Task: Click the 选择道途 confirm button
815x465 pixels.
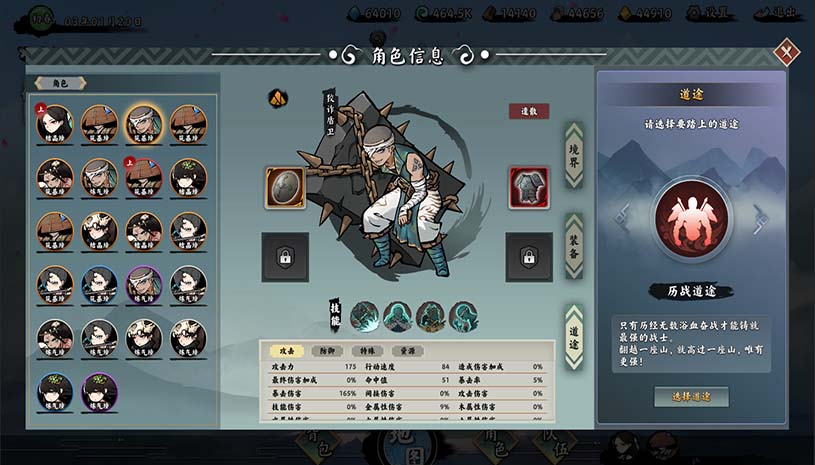Action: pyautogui.click(x=691, y=396)
